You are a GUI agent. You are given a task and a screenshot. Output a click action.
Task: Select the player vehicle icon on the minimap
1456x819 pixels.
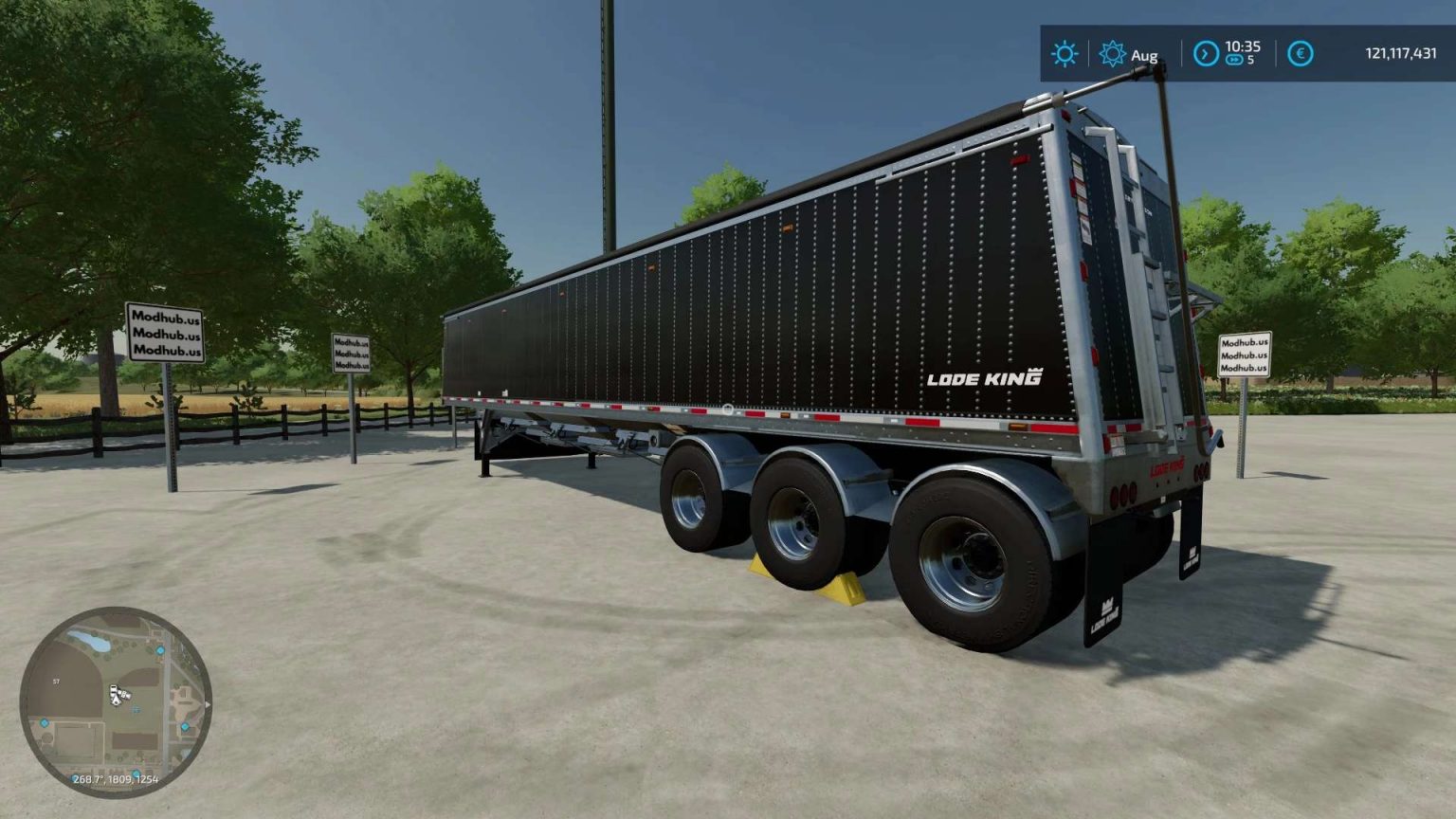click(116, 695)
